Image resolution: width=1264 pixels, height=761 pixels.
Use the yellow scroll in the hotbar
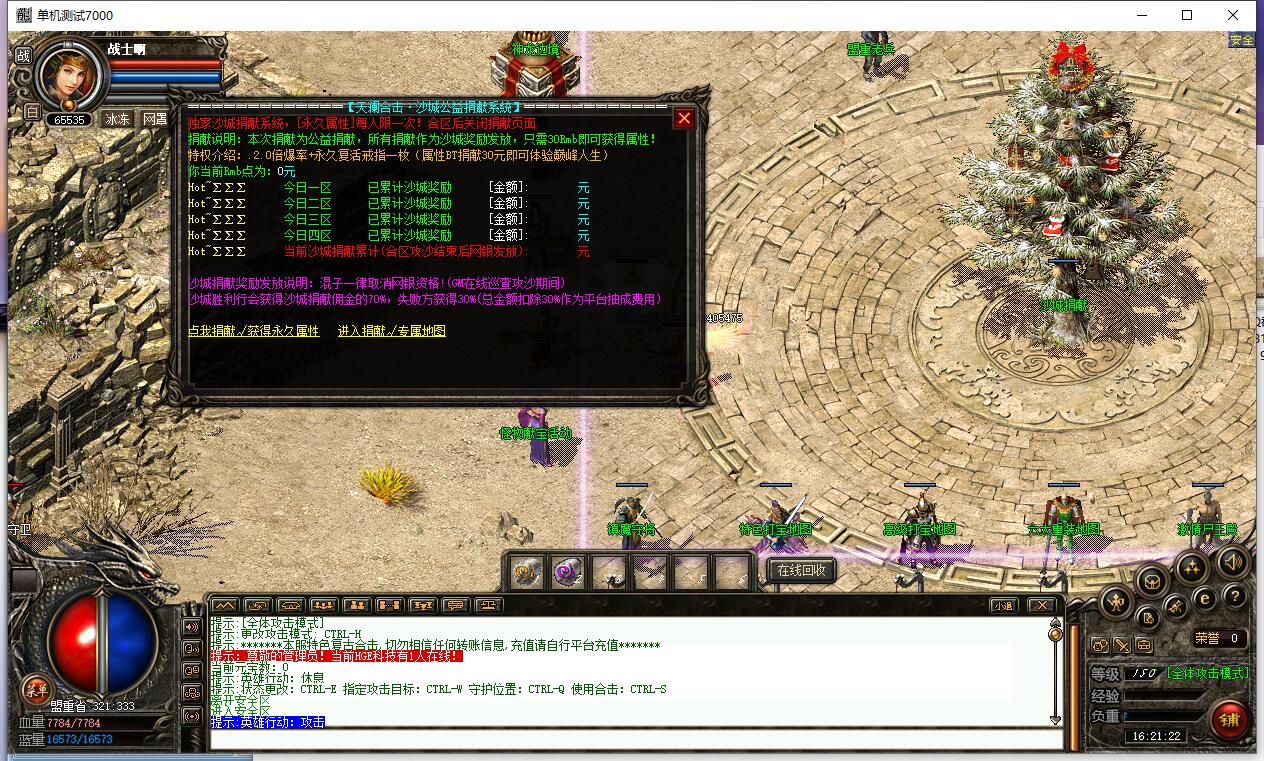[526, 571]
